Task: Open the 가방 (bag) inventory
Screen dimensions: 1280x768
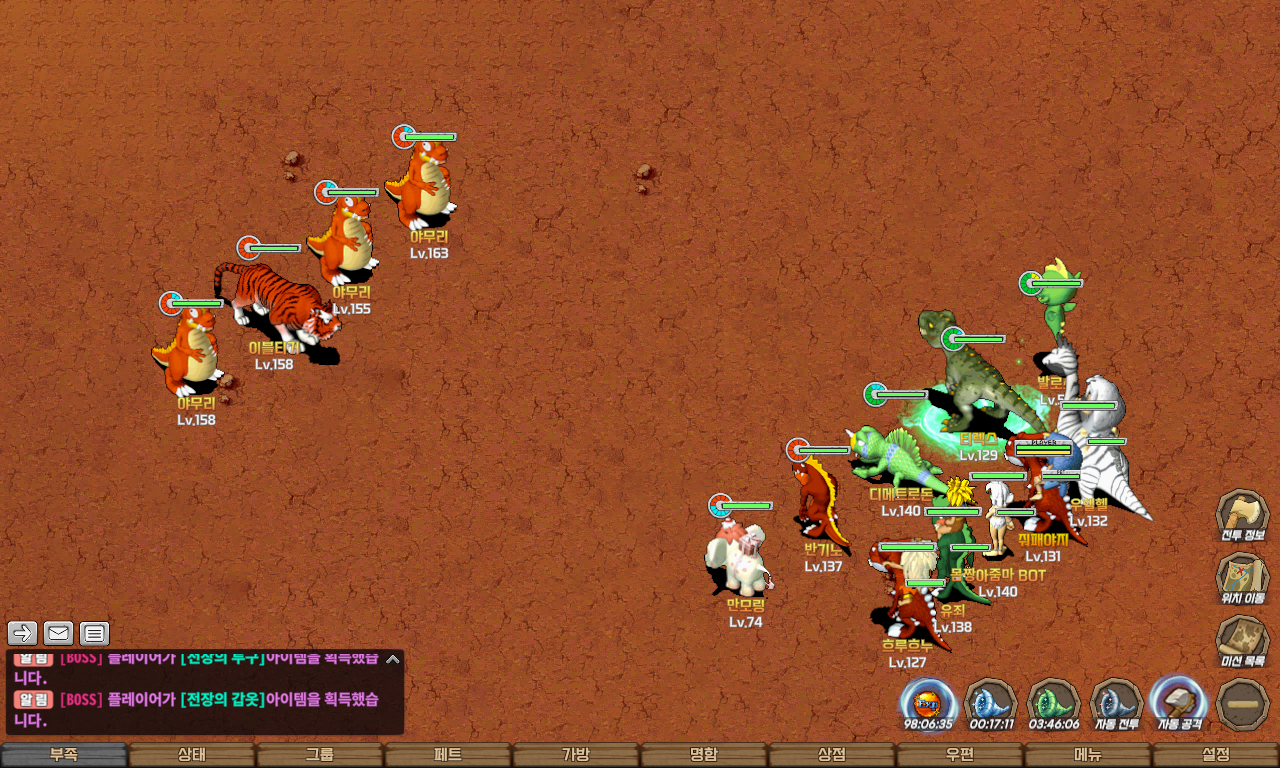Action: [x=576, y=755]
